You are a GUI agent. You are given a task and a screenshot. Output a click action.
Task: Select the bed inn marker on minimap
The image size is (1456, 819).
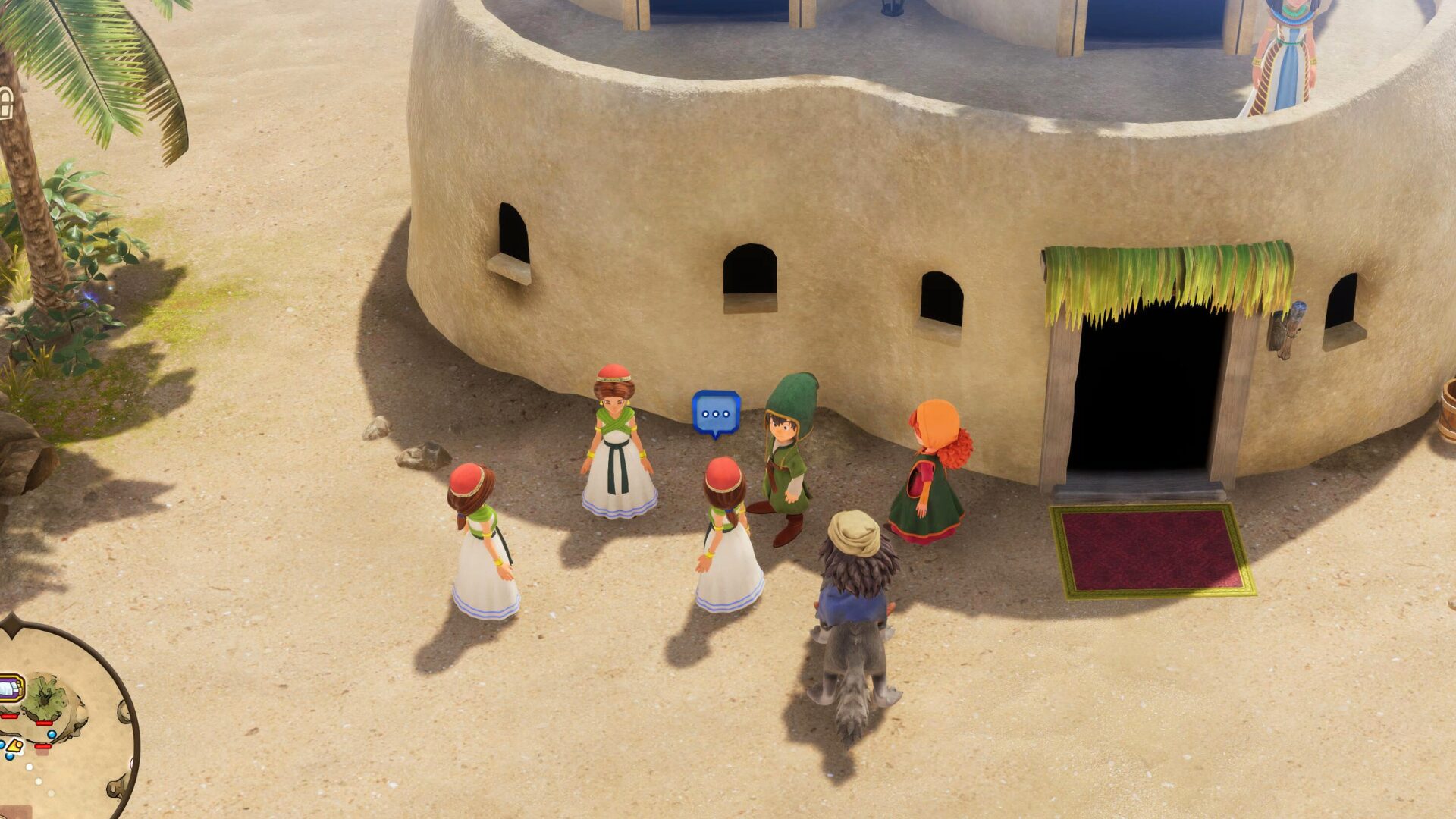pyautogui.click(x=11, y=689)
